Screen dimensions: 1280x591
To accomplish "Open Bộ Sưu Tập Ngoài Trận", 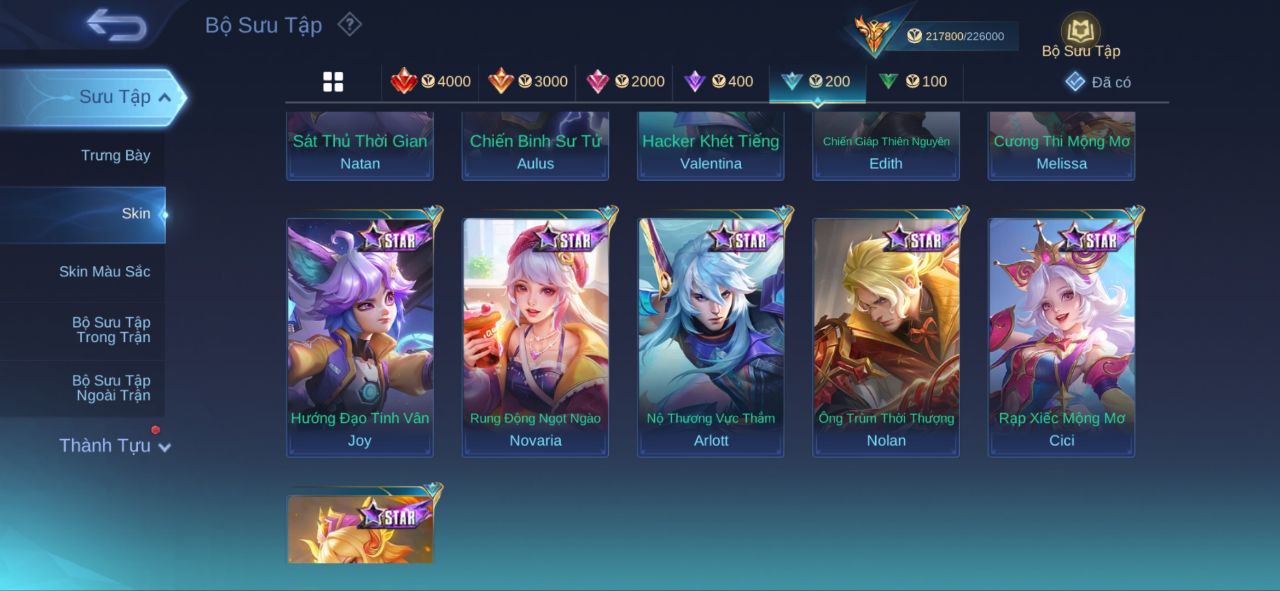I will [110, 388].
